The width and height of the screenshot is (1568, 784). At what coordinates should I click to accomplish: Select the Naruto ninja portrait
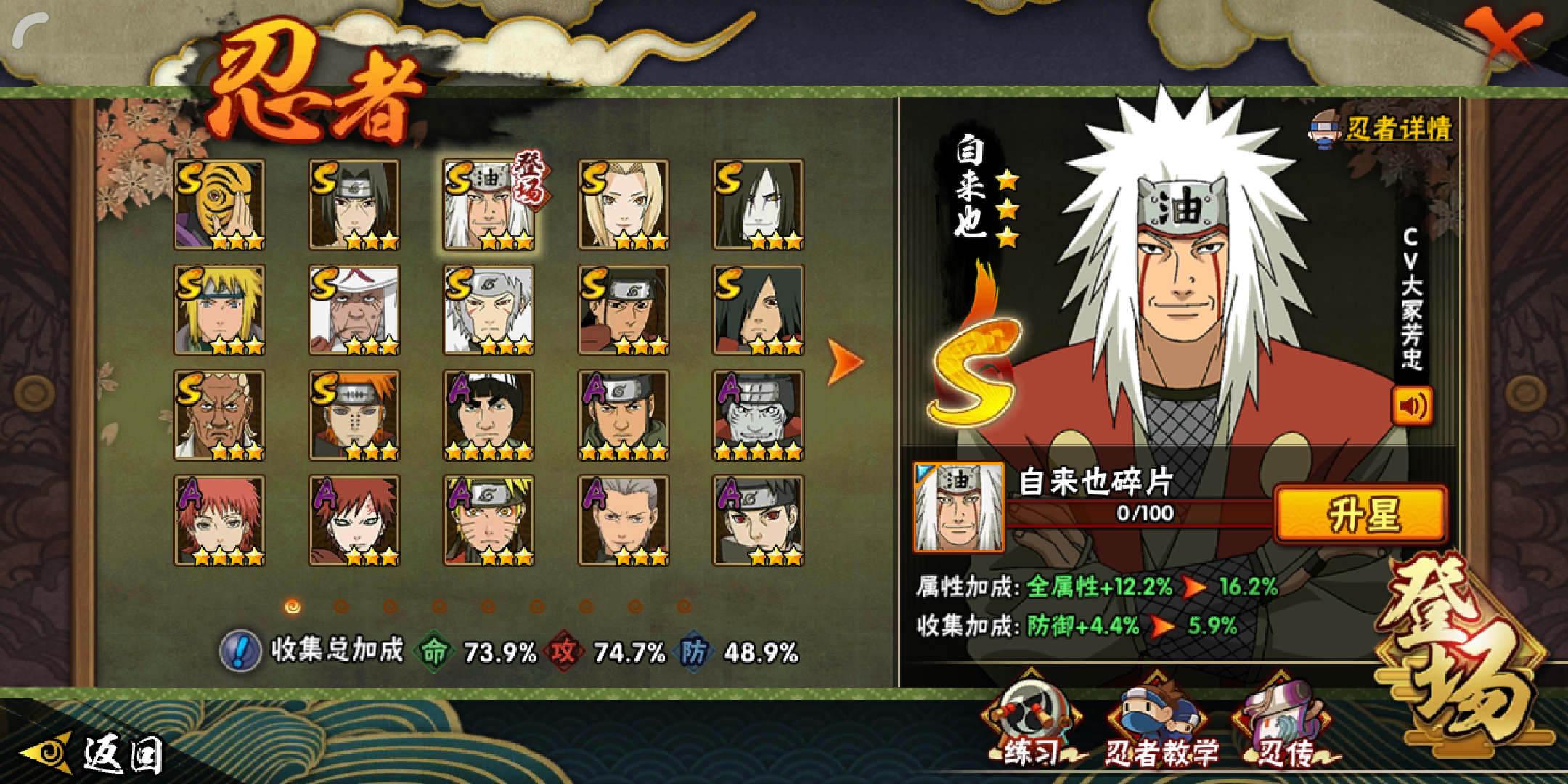[489, 520]
